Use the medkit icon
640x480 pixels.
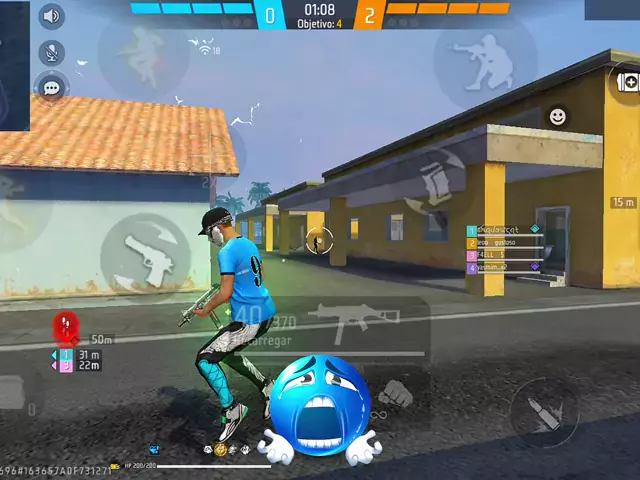[626, 81]
